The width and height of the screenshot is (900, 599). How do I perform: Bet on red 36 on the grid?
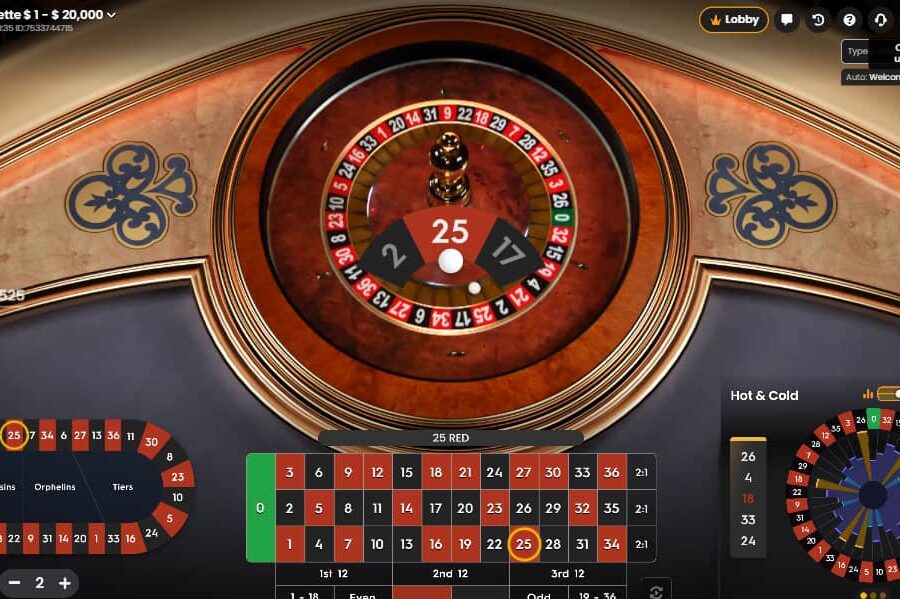(x=611, y=472)
